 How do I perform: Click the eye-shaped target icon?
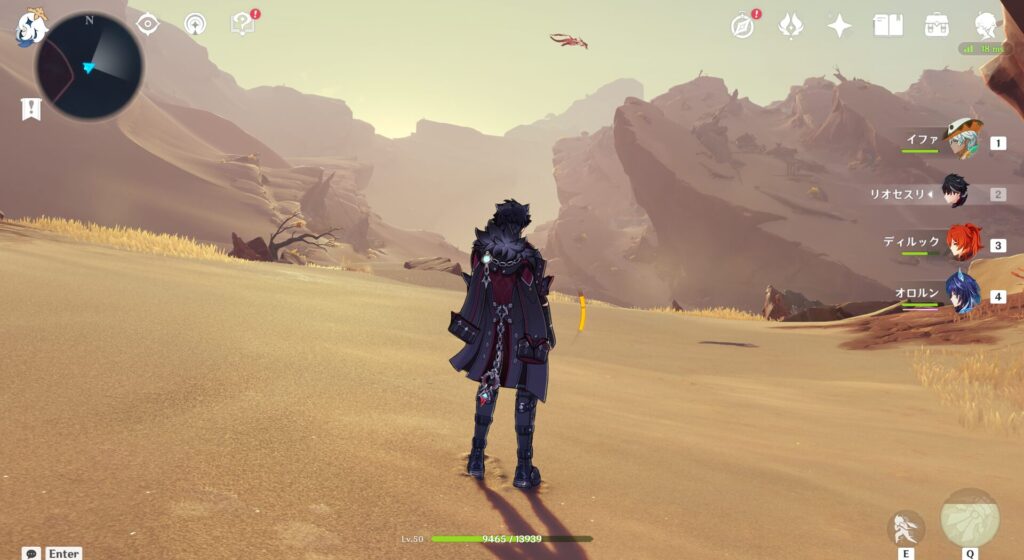(148, 24)
